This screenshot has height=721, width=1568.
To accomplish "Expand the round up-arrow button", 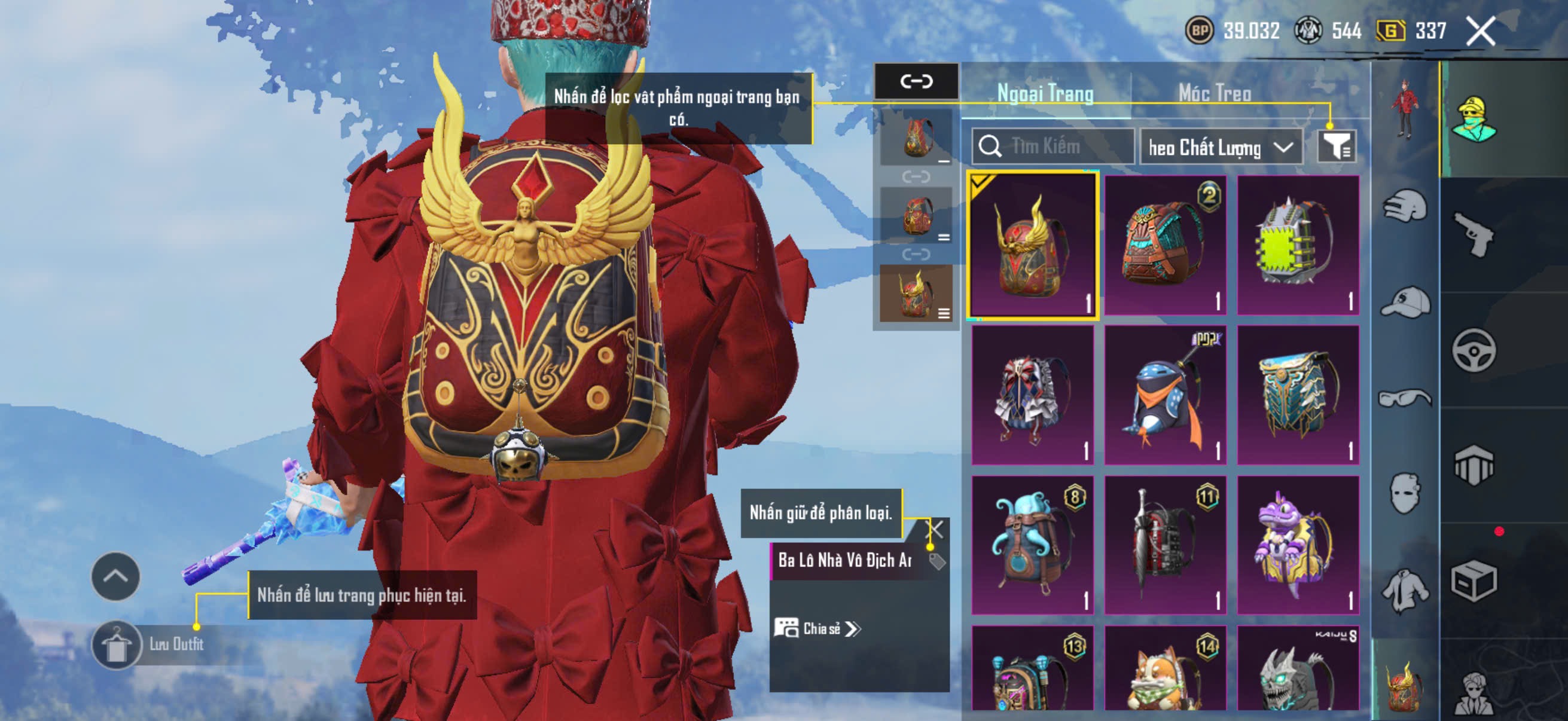I will pos(115,576).
